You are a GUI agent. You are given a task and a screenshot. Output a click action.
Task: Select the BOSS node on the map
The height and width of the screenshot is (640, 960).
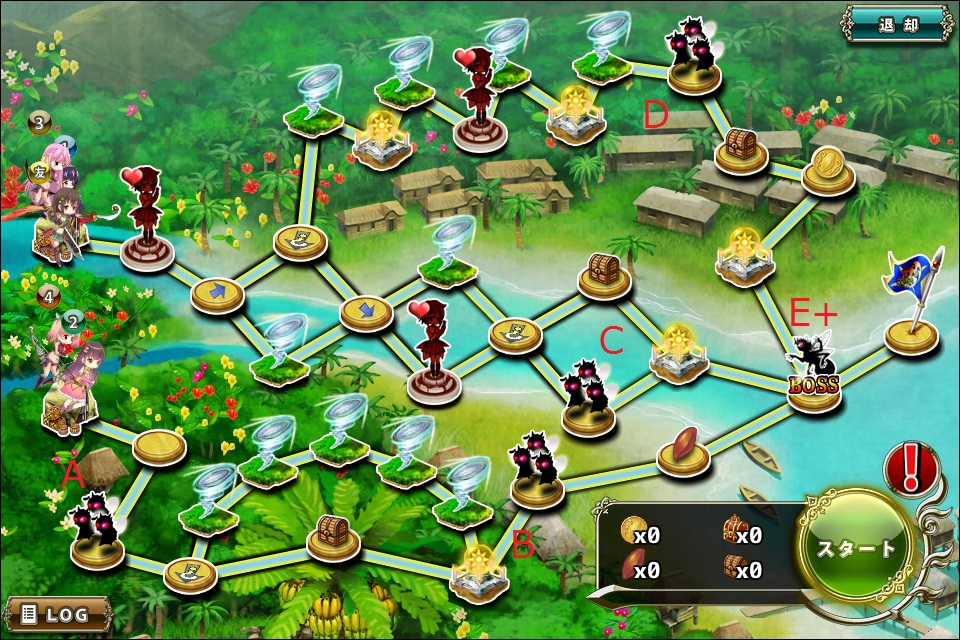pos(813,385)
